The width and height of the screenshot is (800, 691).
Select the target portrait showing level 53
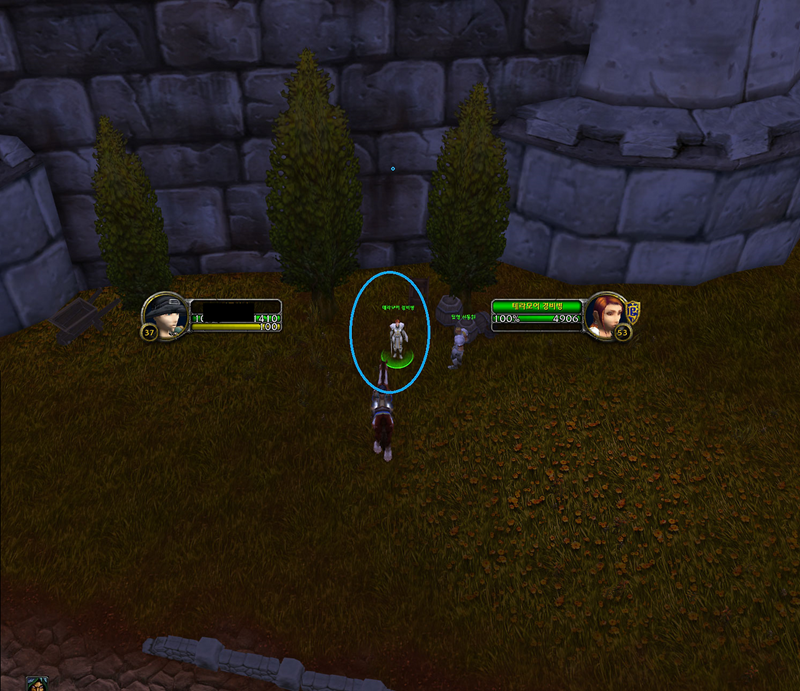pyautogui.click(x=604, y=315)
